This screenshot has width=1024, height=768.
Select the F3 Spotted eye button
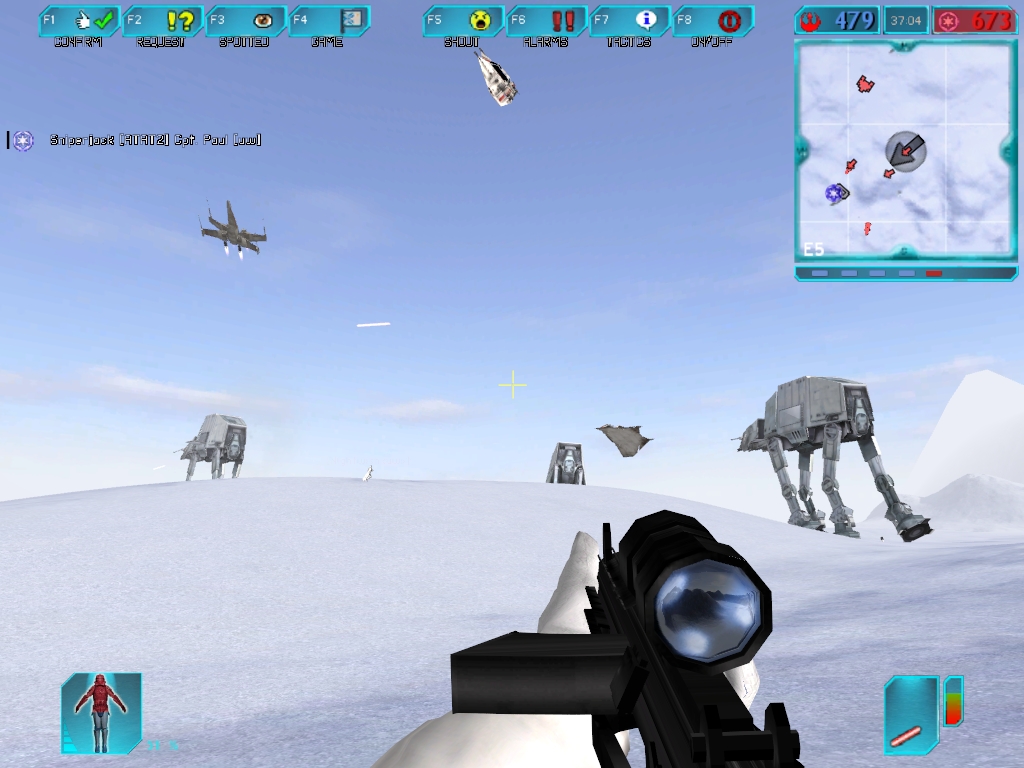click(246, 21)
